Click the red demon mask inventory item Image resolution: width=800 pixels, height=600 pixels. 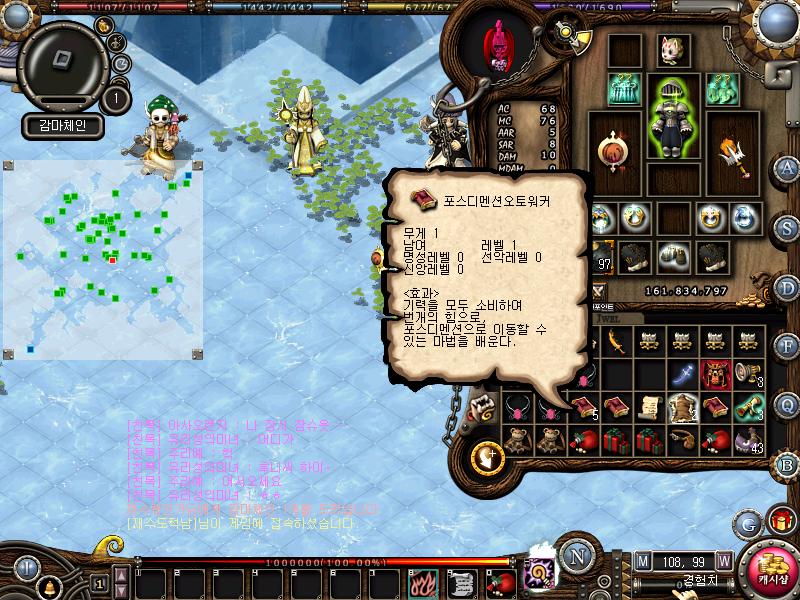[715, 373]
